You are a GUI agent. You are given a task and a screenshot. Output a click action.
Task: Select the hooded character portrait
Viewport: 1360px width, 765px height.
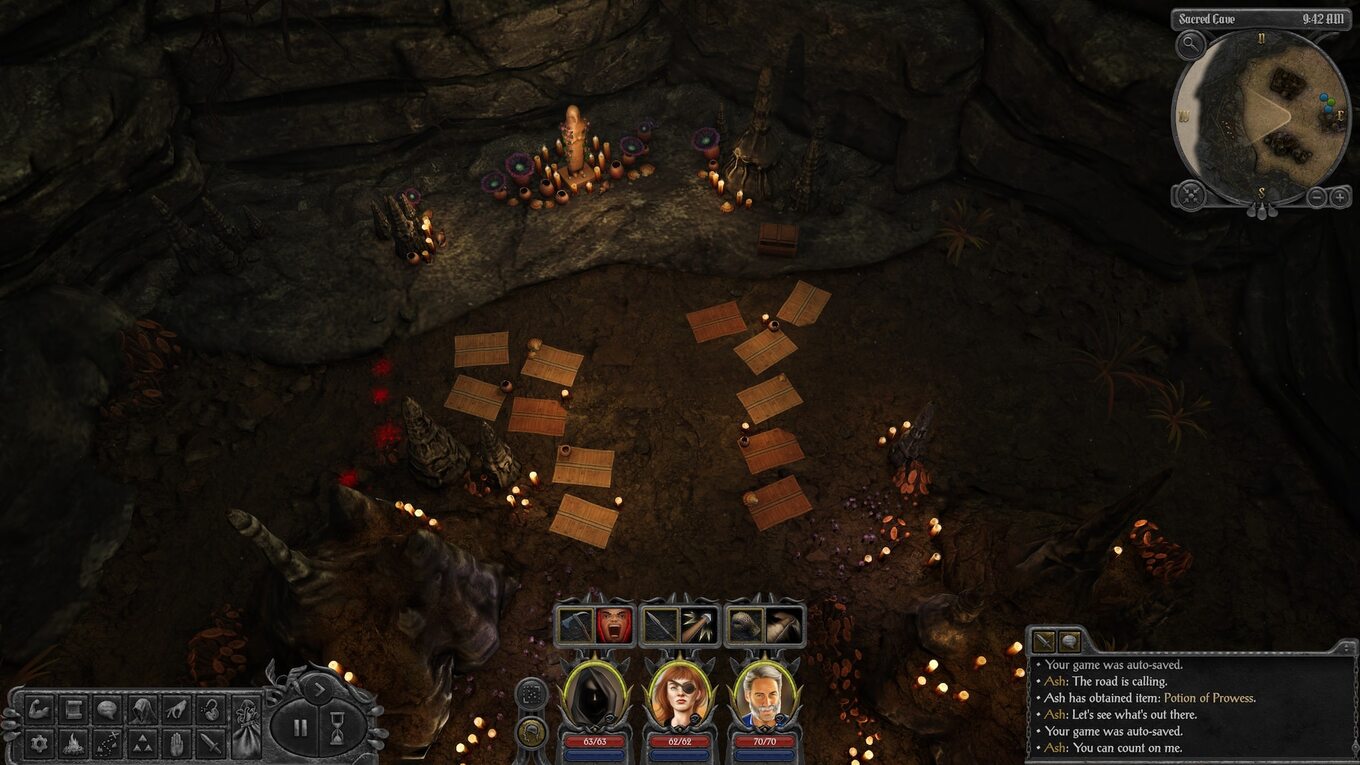click(x=596, y=694)
